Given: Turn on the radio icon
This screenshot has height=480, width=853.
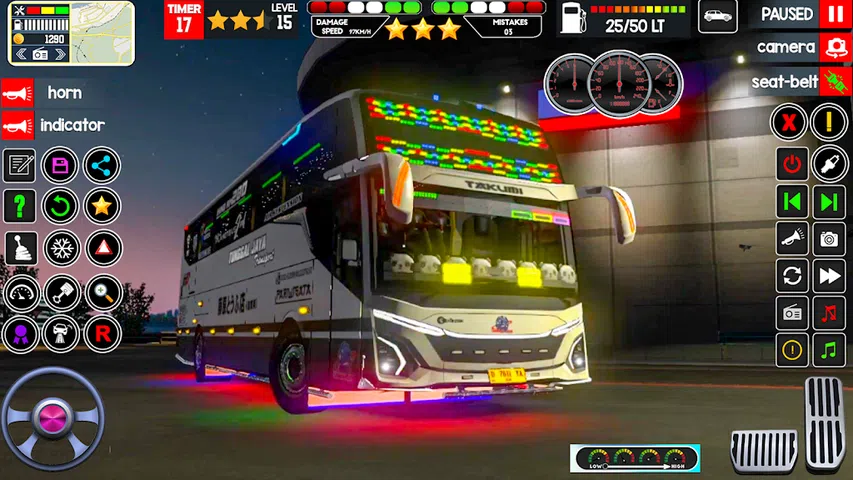Looking at the screenshot, I should (x=792, y=312).
